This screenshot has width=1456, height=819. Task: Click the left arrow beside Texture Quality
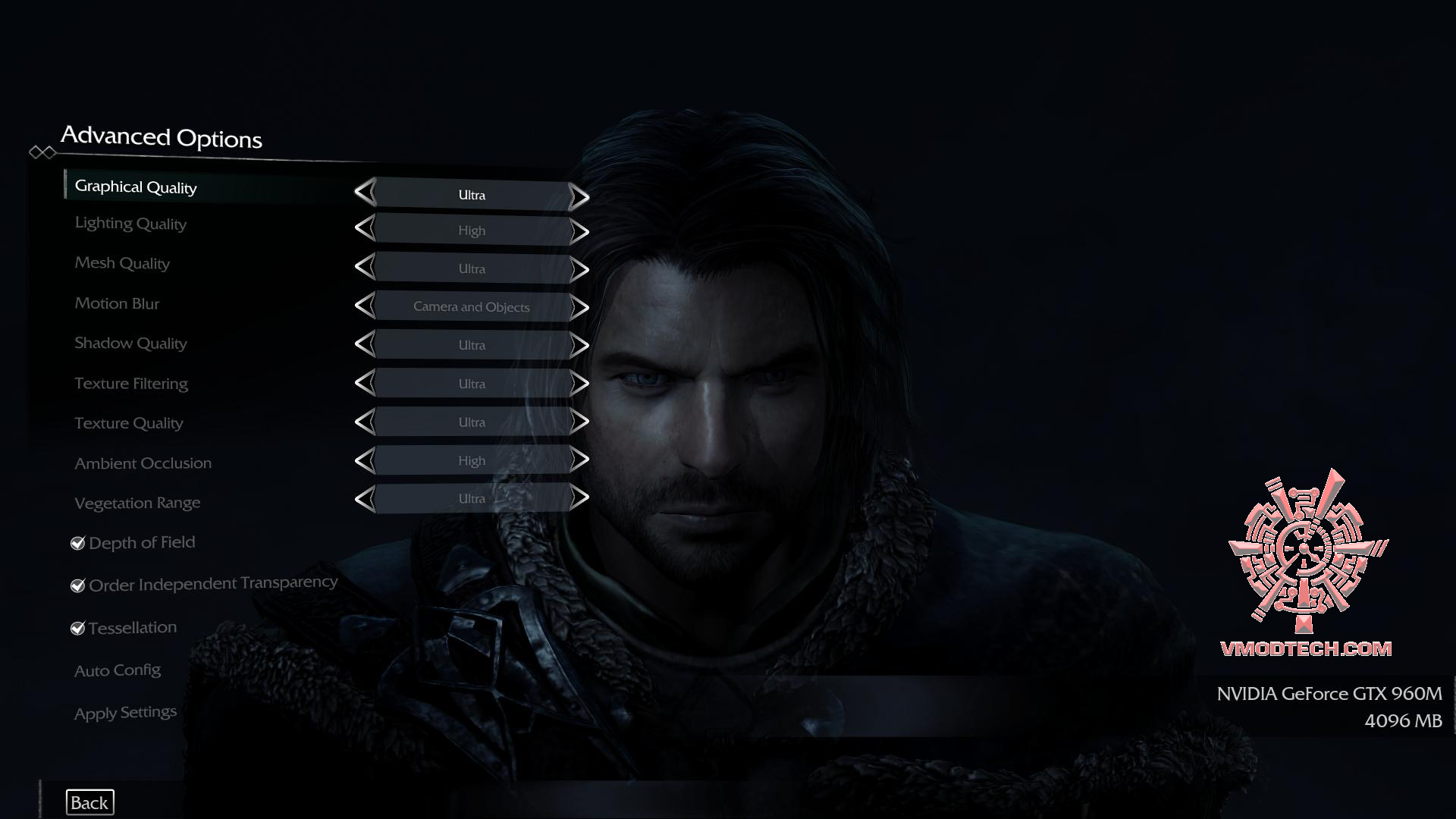(366, 422)
